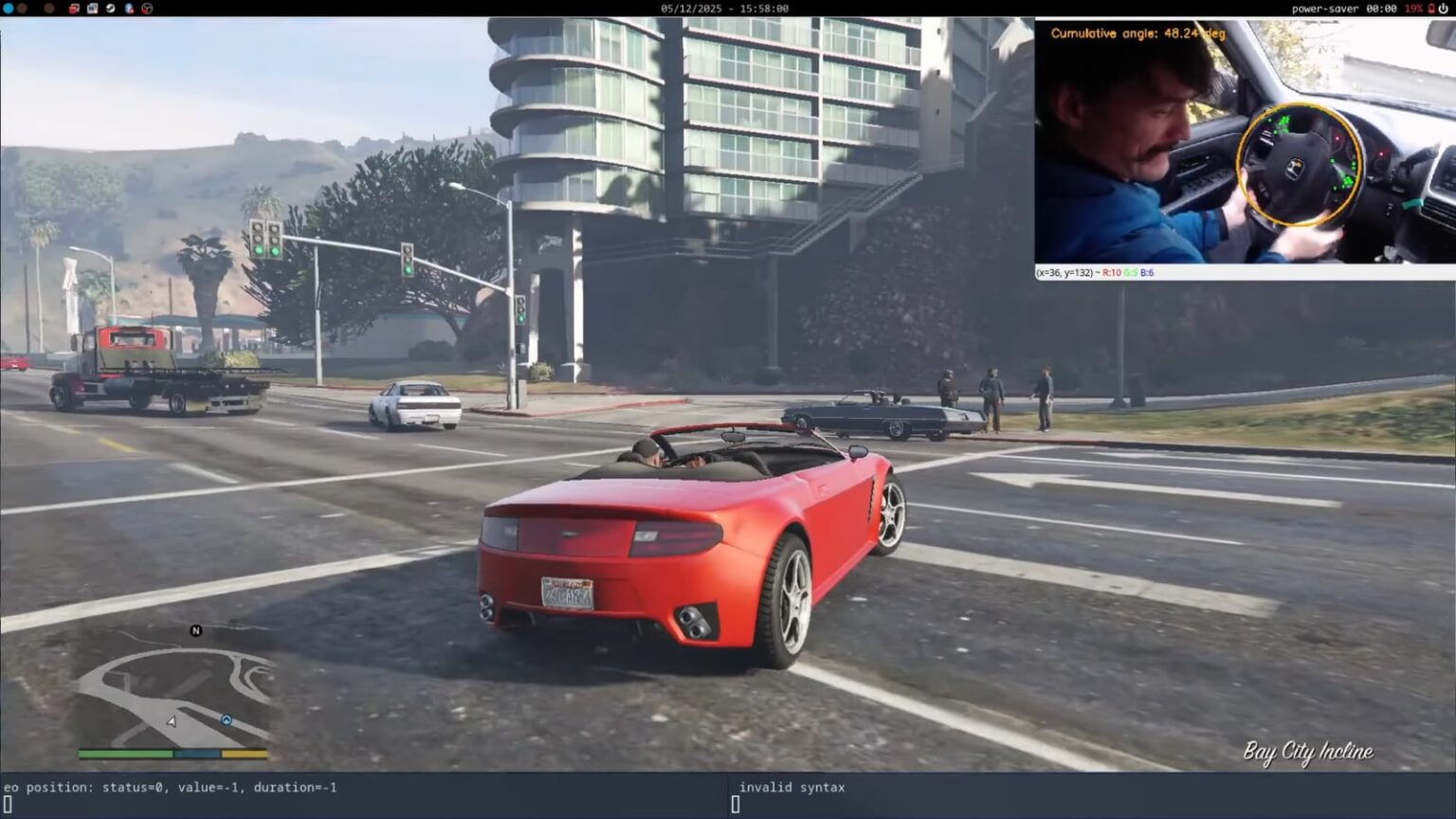This screenshot has height=819, width=1456.
Task: Select the status pane showing invalid syntax
Action: pos(792,787)
